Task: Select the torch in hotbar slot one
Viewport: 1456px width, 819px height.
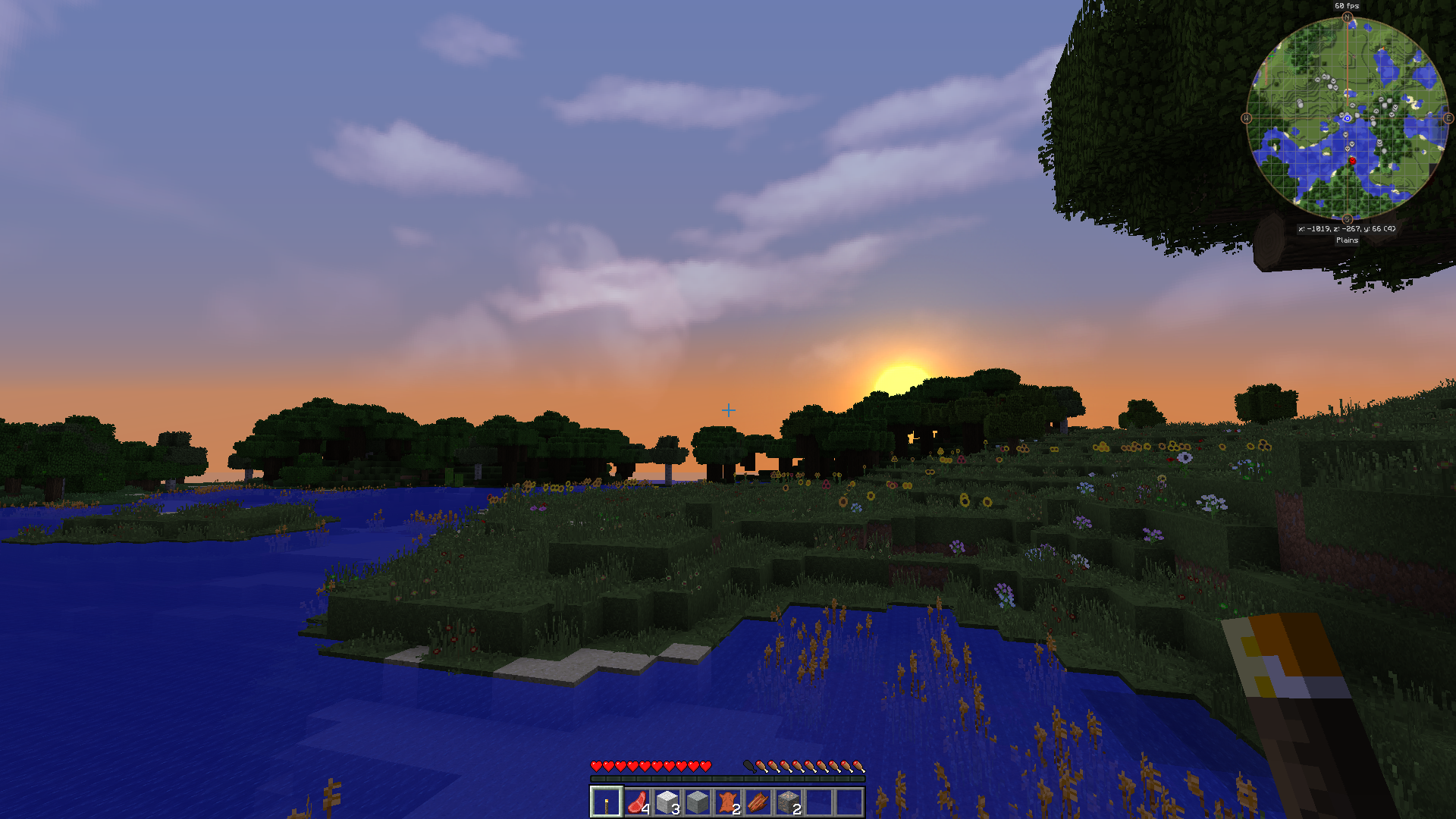Action: point(607,801)
